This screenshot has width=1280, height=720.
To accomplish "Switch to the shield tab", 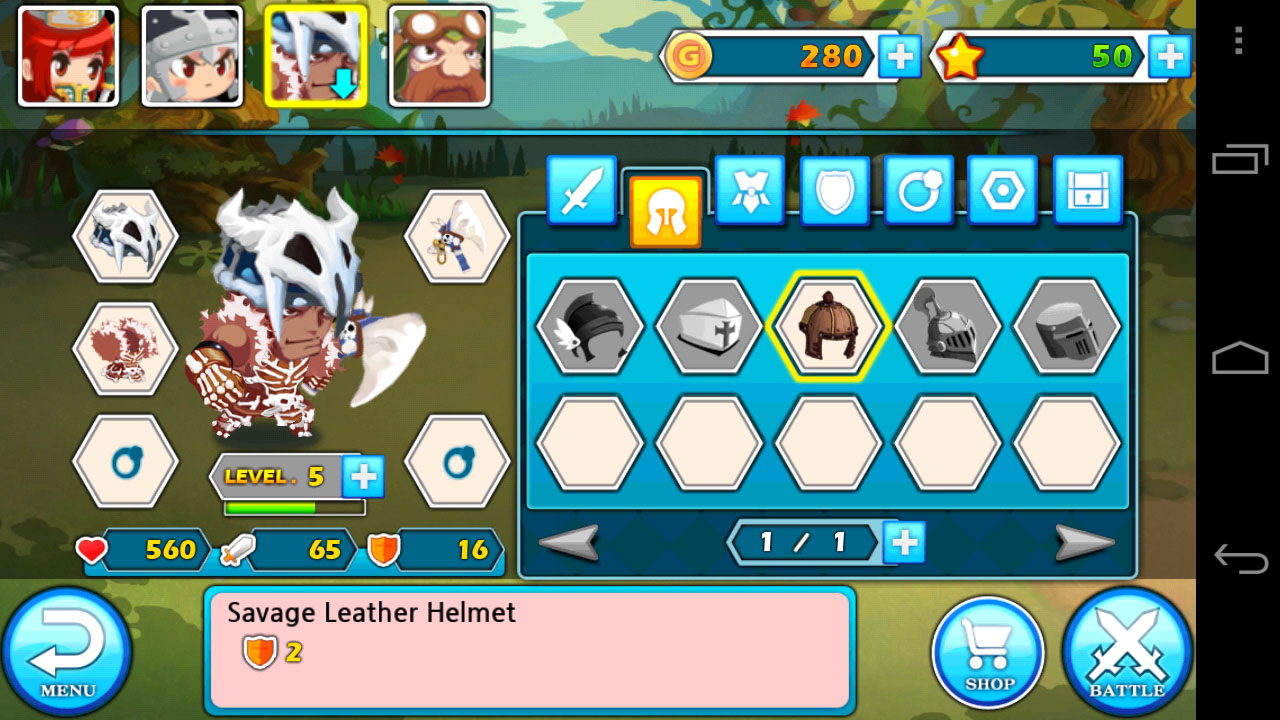I will (x=834, y=190).
